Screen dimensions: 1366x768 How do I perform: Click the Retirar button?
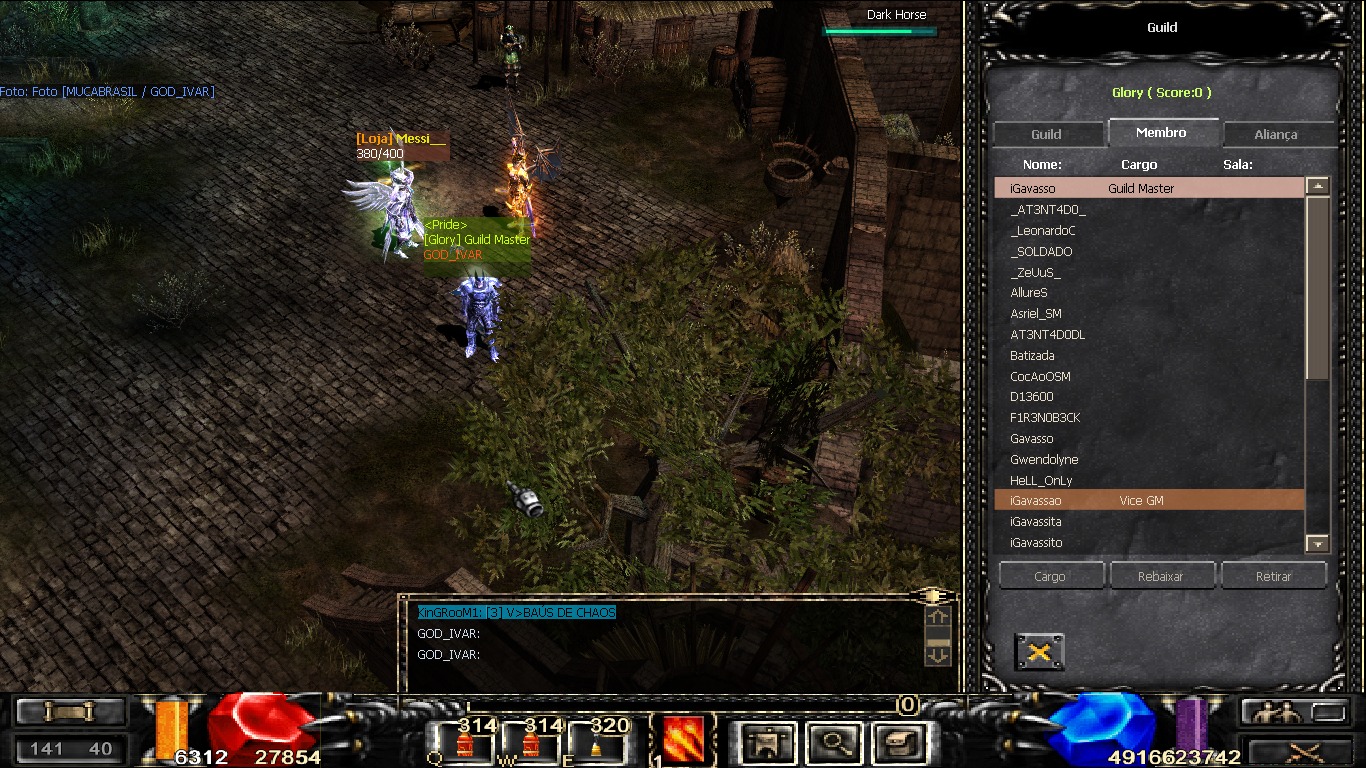coord(1273,576)
